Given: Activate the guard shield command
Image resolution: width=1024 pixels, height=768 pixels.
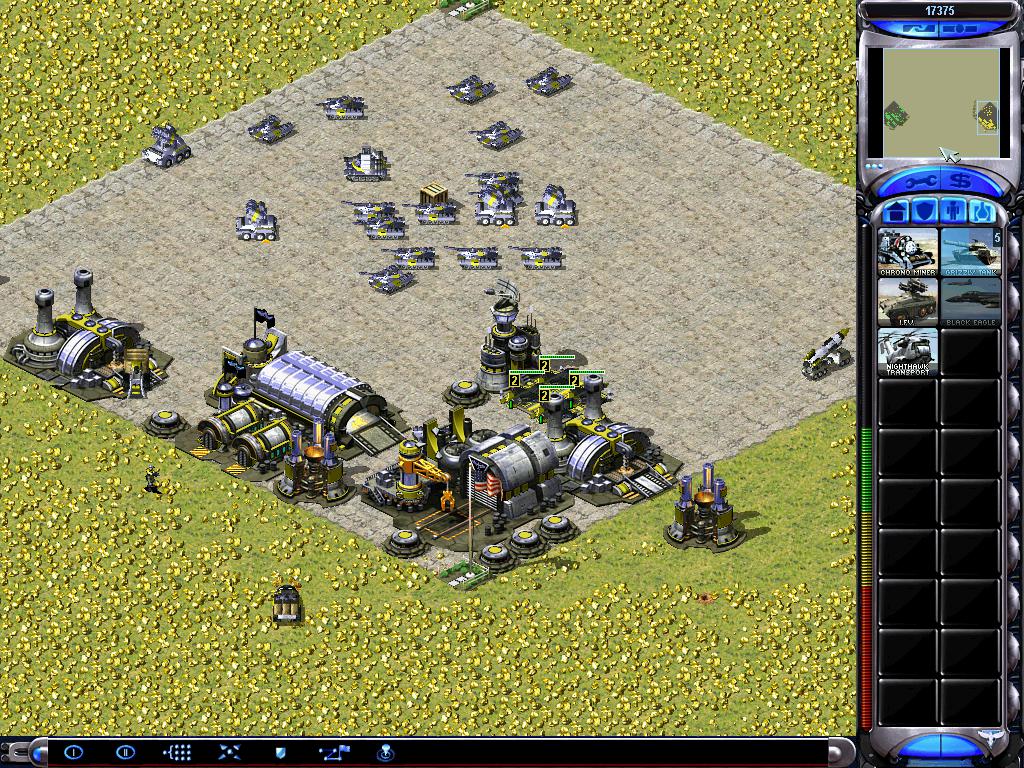Looking at the screenshot, I should (x=281, y=752).
